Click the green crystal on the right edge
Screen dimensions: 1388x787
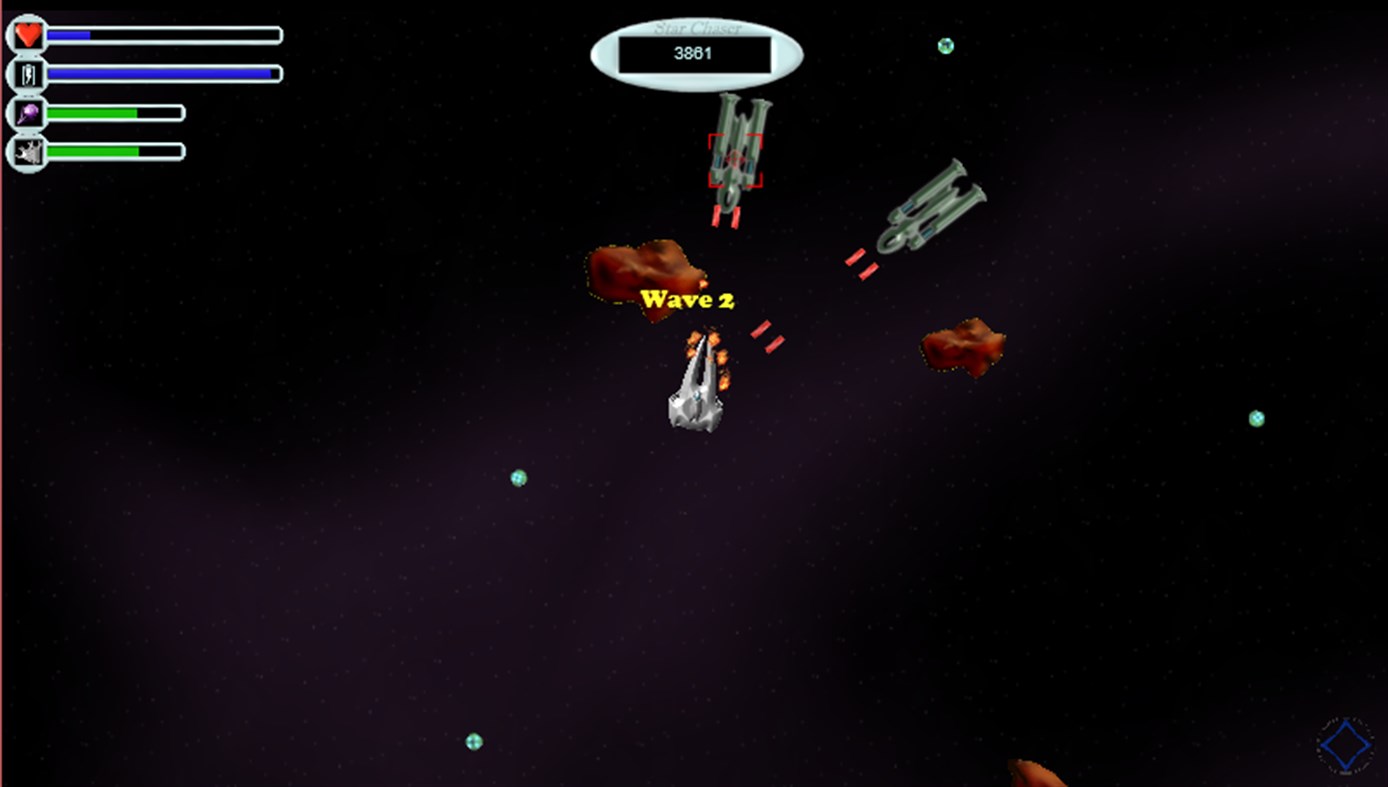1256,417
